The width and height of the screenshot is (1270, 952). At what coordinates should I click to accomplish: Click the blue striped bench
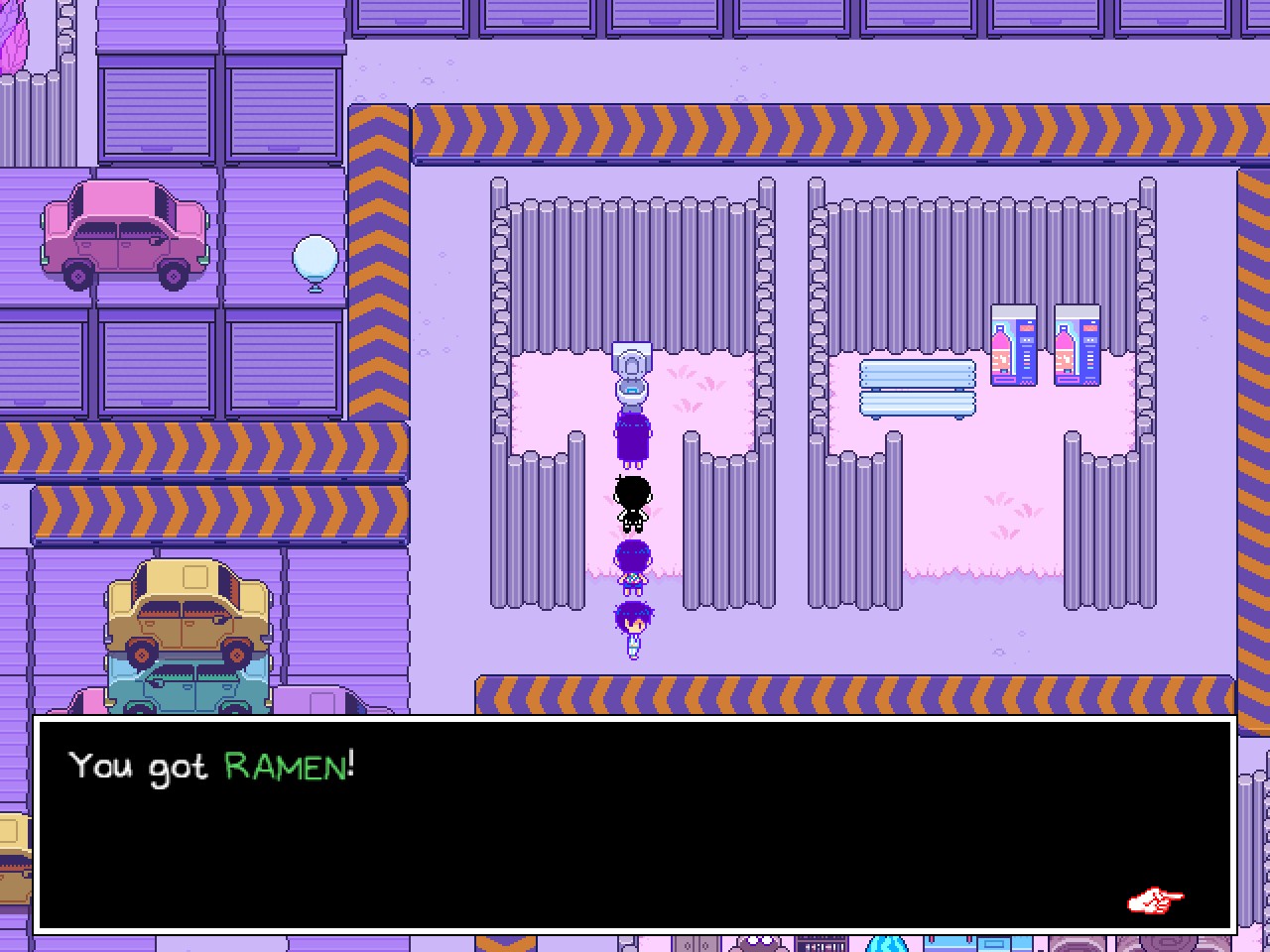tap(918, 389)
